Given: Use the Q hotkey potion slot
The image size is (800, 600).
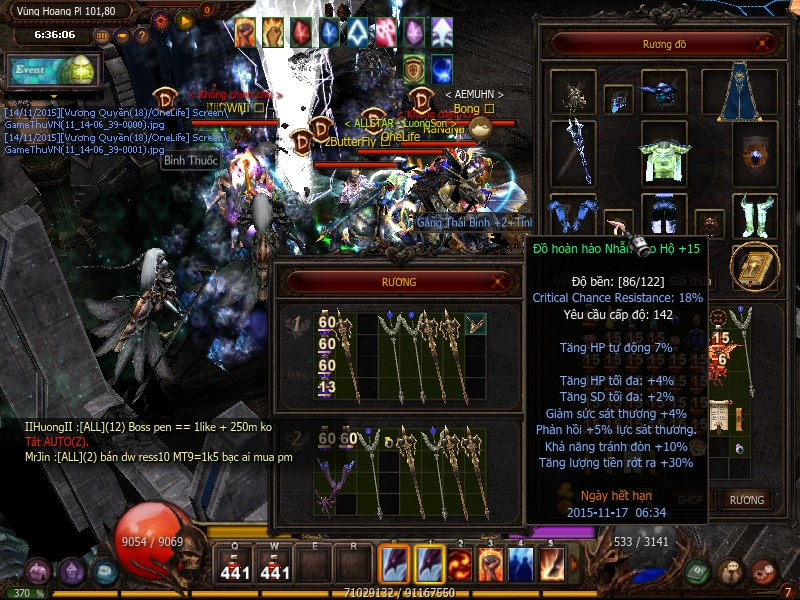Looking at the screenshot, I should click(x=235, y=566).
